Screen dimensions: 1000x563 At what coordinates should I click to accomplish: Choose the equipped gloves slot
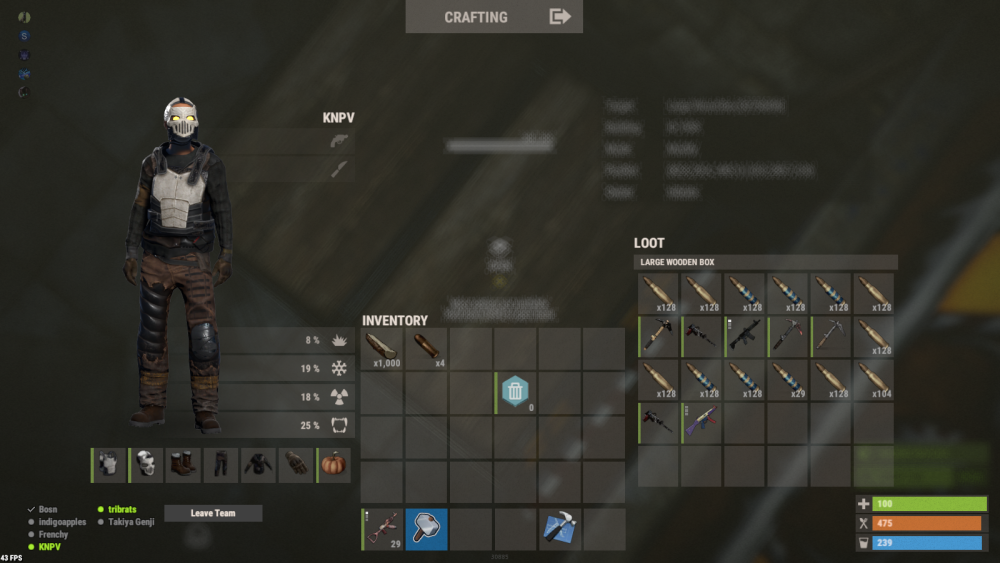(x=296, y=466)
